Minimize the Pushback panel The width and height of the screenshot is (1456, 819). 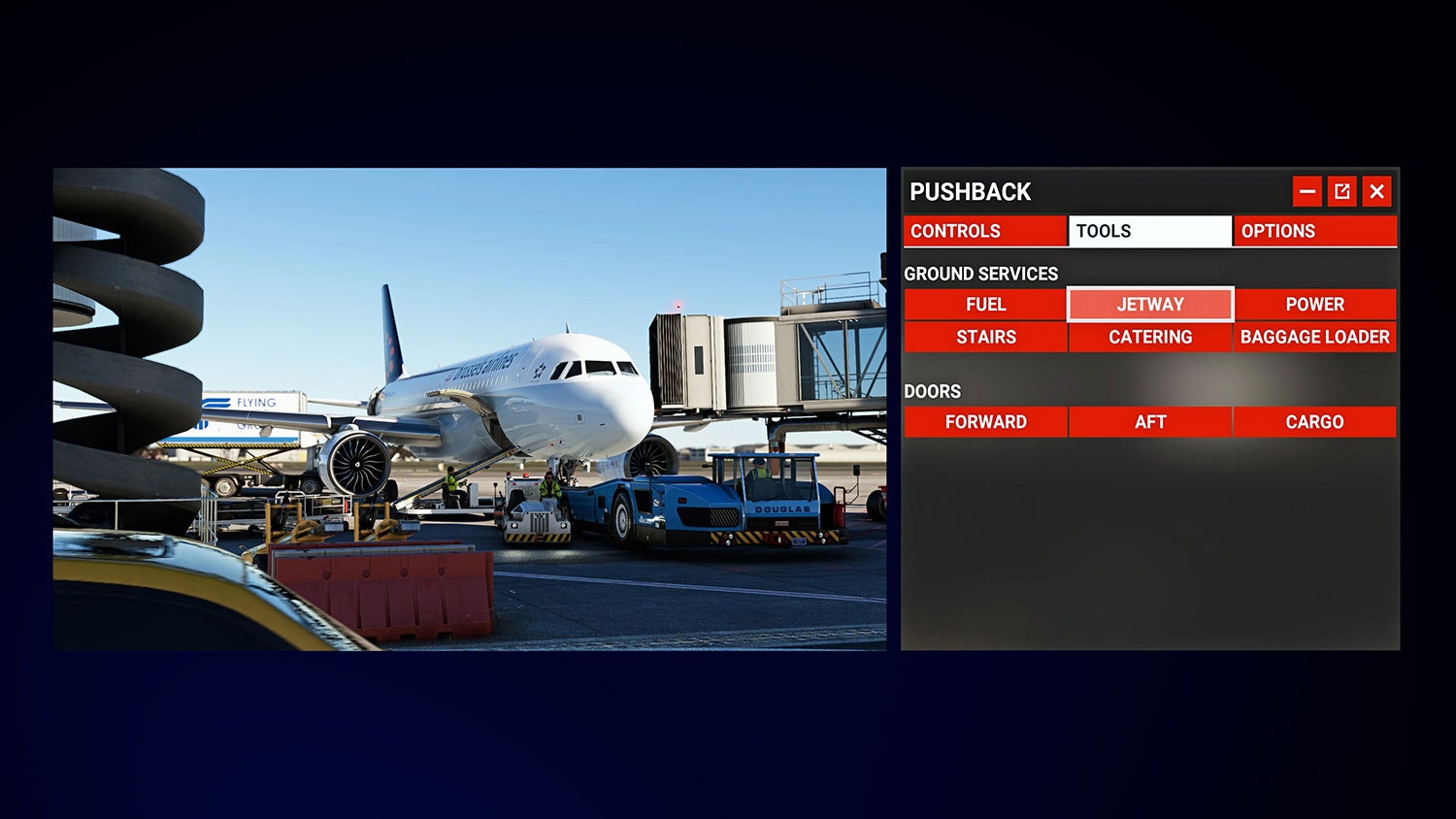1307,192
